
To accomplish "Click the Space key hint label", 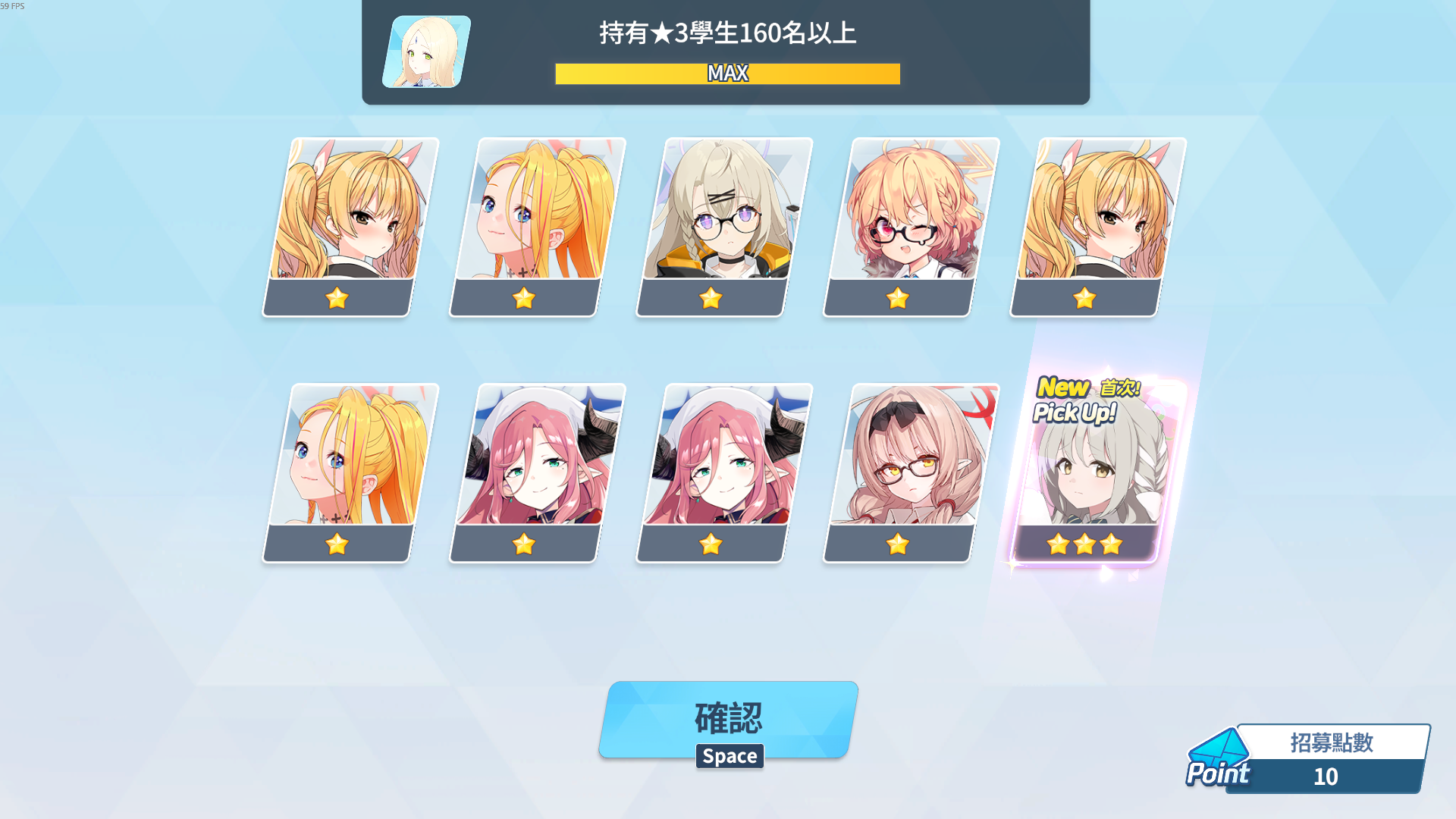I will [x=729, y=755].
